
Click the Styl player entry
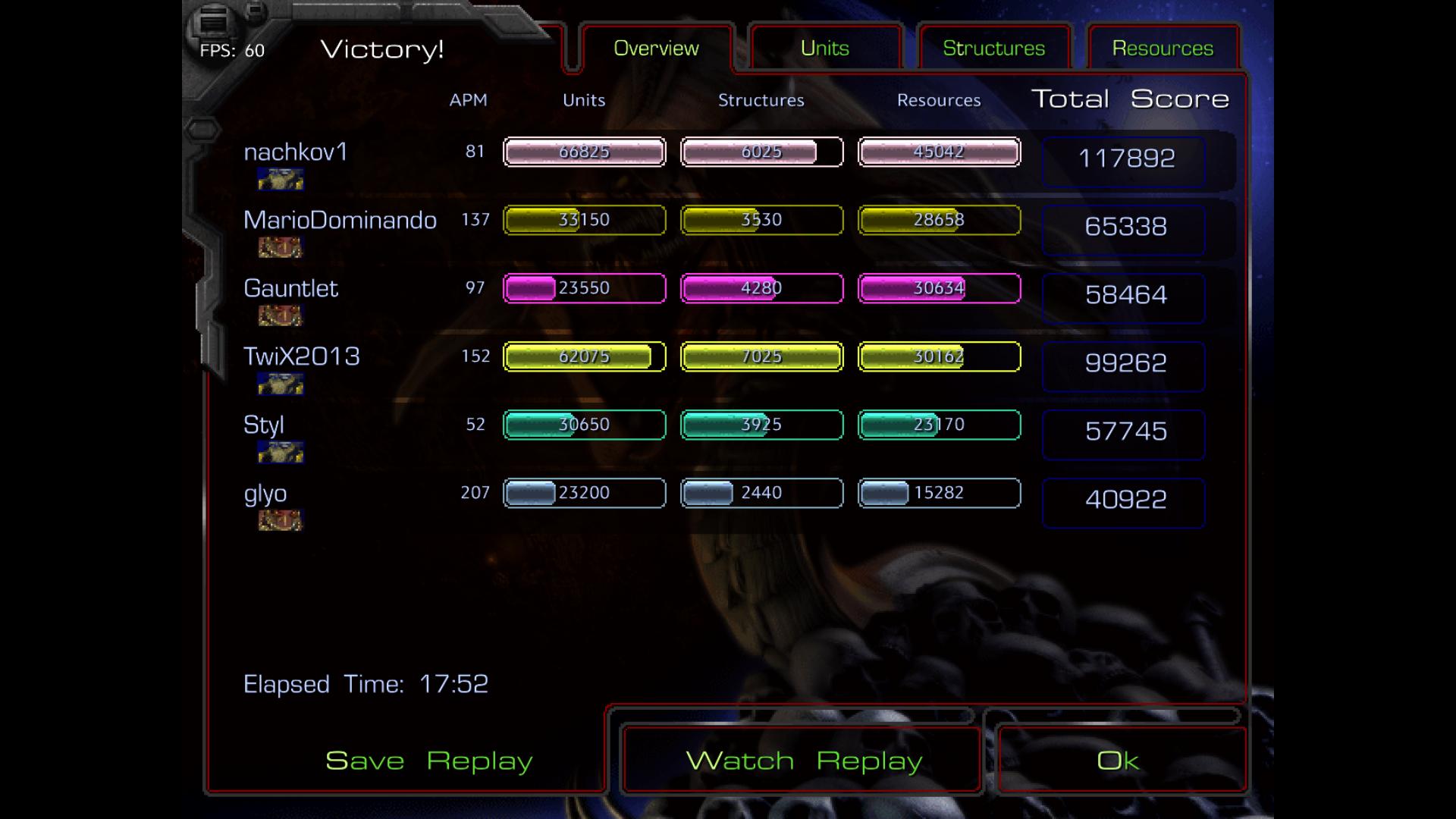(x=263, y=425)
